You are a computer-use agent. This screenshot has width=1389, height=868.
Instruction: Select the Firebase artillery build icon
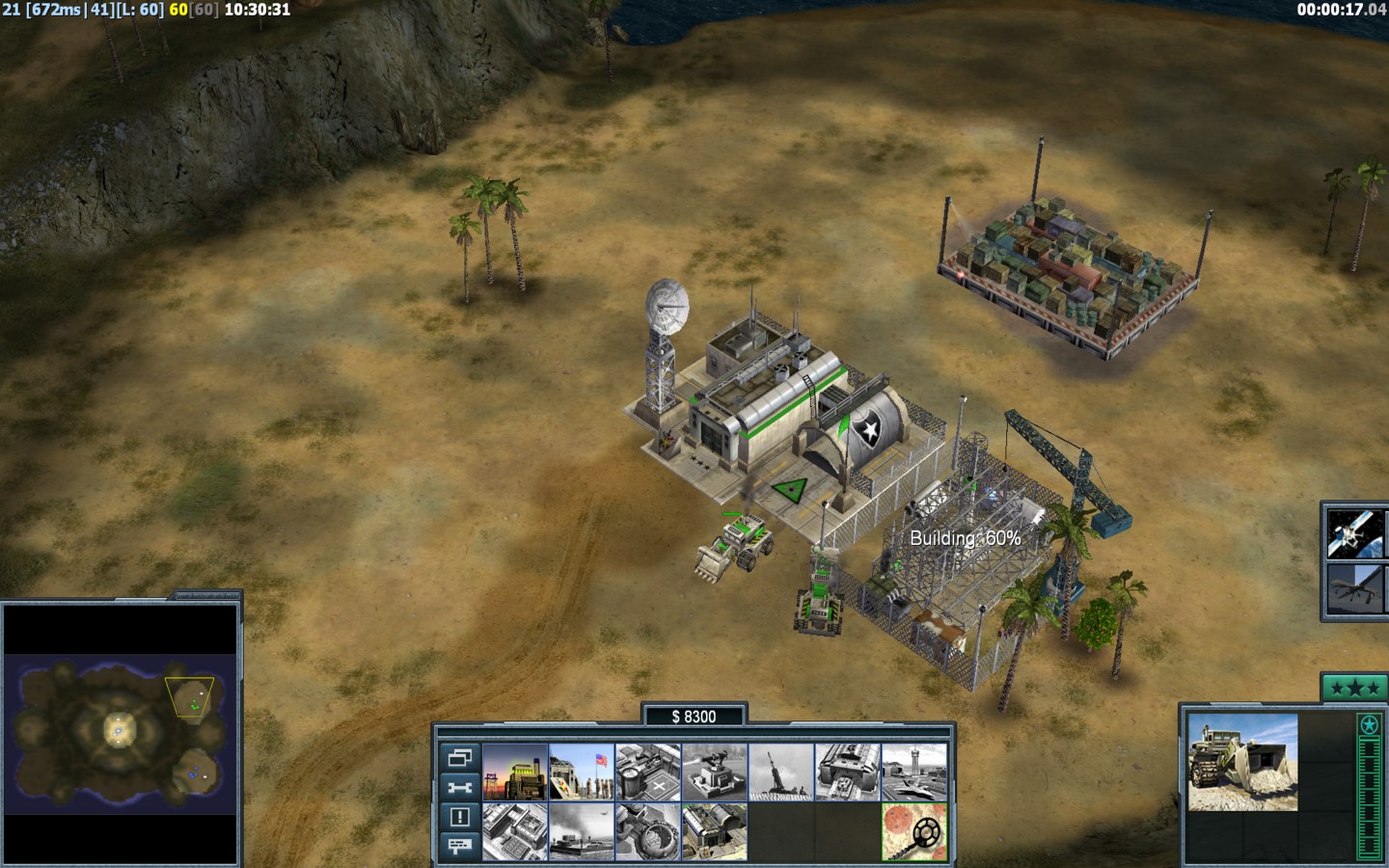tap(781, 772)
